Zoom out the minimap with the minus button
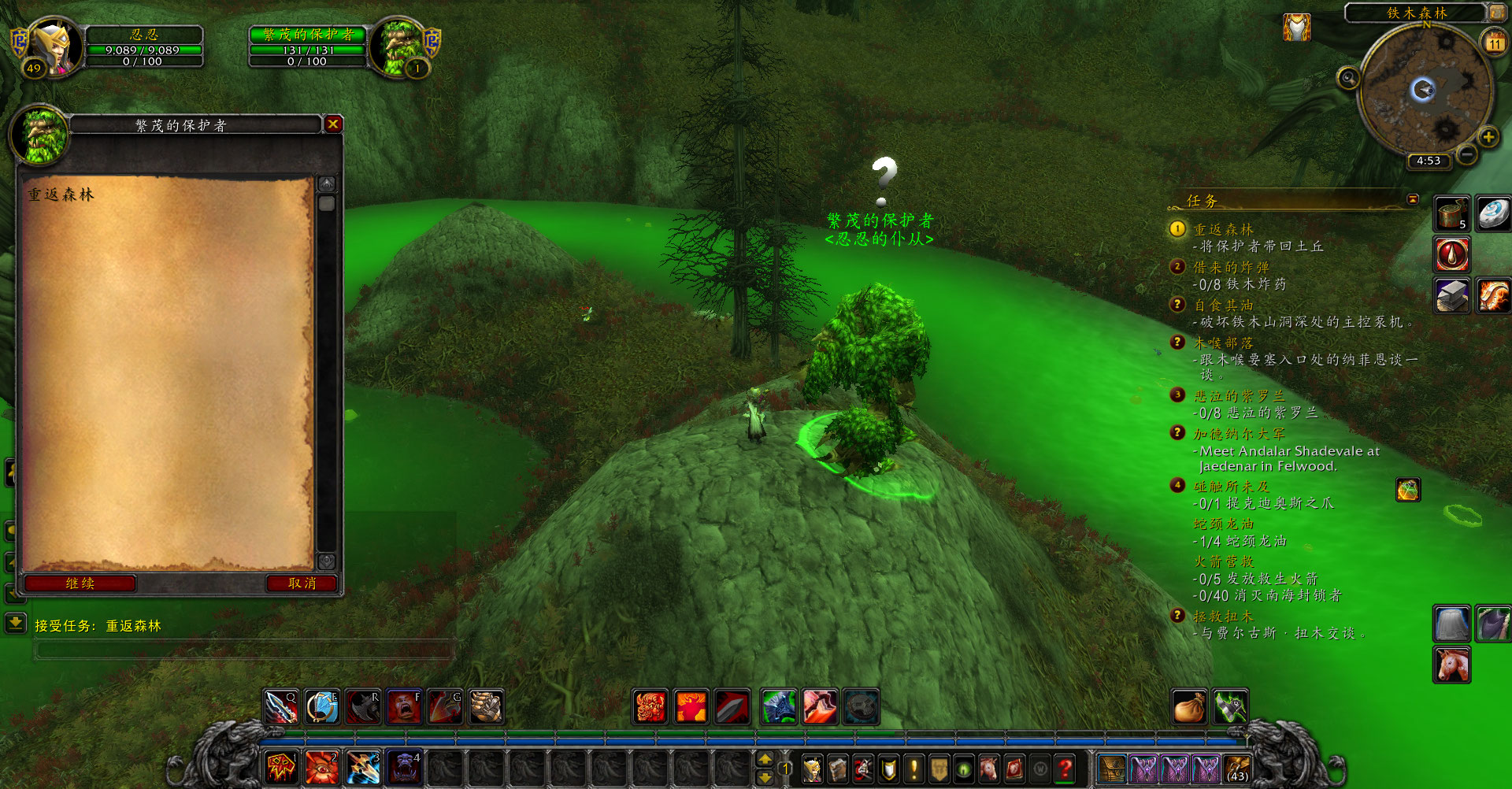The height and width of the screenshot is (789, 1512). point(1466,154)
